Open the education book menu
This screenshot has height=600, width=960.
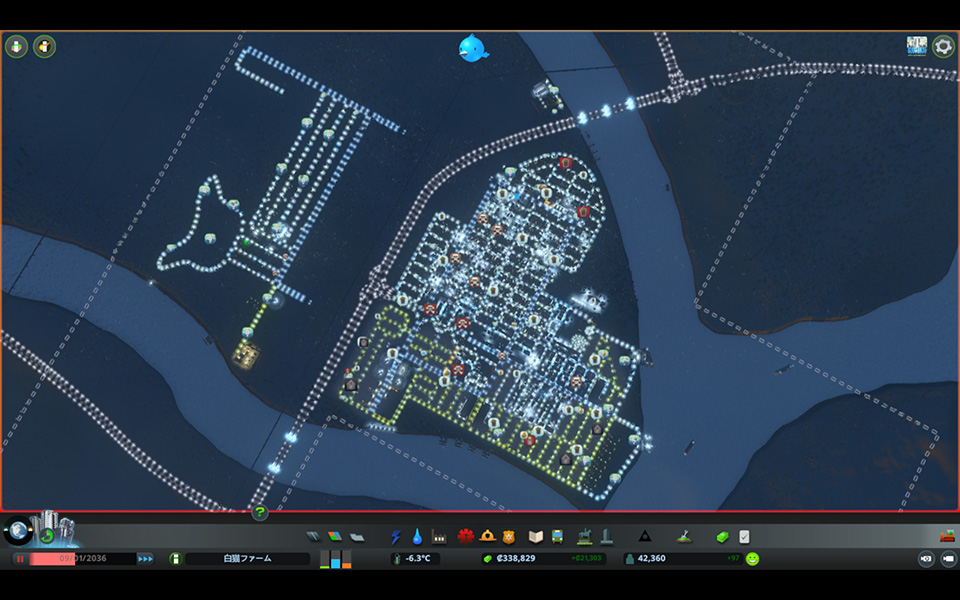(x=536, y=537)
